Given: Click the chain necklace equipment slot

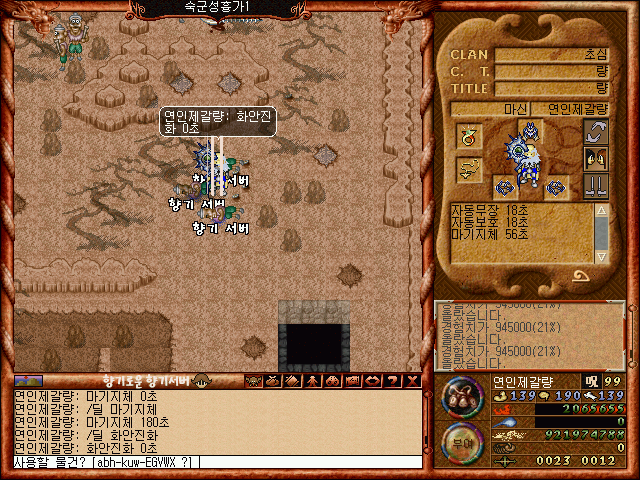Looking at the screenshot, I should coord(467,170).
